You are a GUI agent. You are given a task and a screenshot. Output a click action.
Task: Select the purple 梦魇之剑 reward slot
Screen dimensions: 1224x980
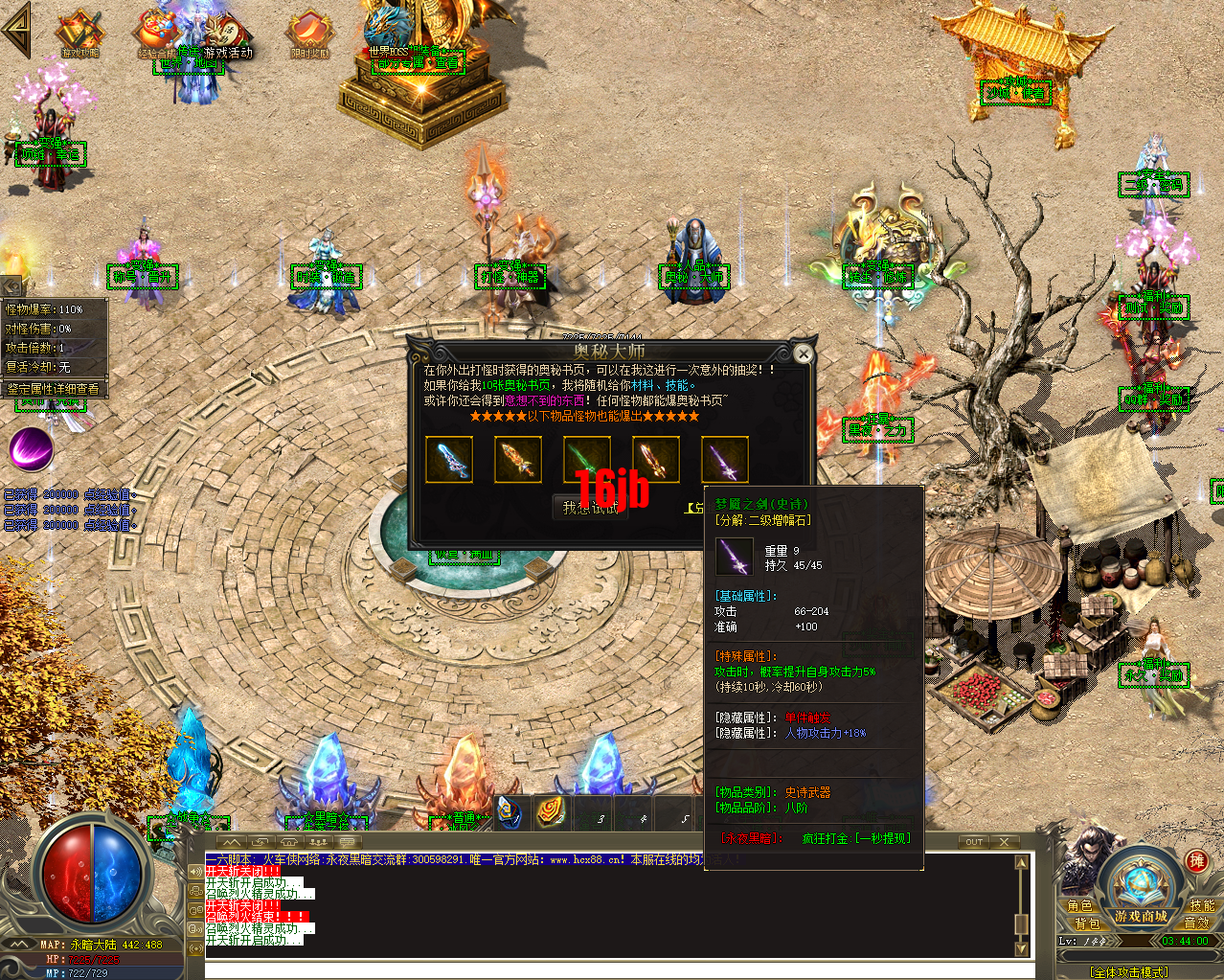[x=725, y=460]
